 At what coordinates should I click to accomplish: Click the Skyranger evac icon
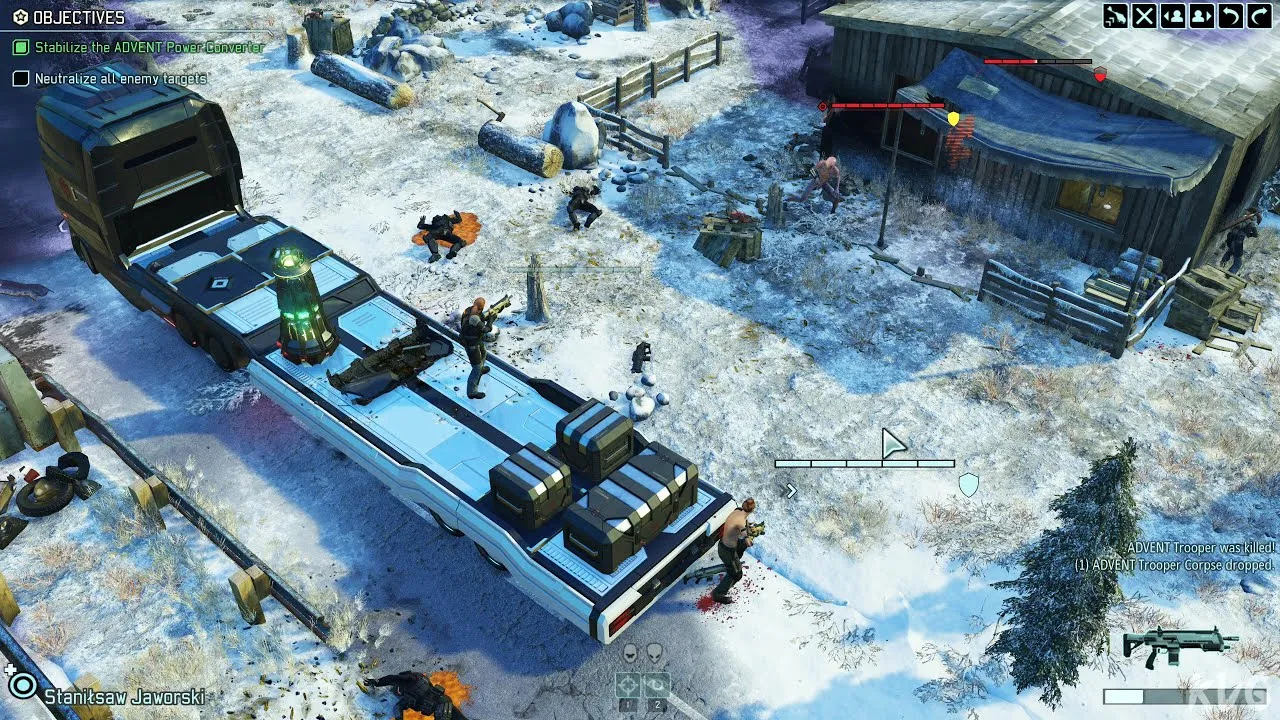1115,16
